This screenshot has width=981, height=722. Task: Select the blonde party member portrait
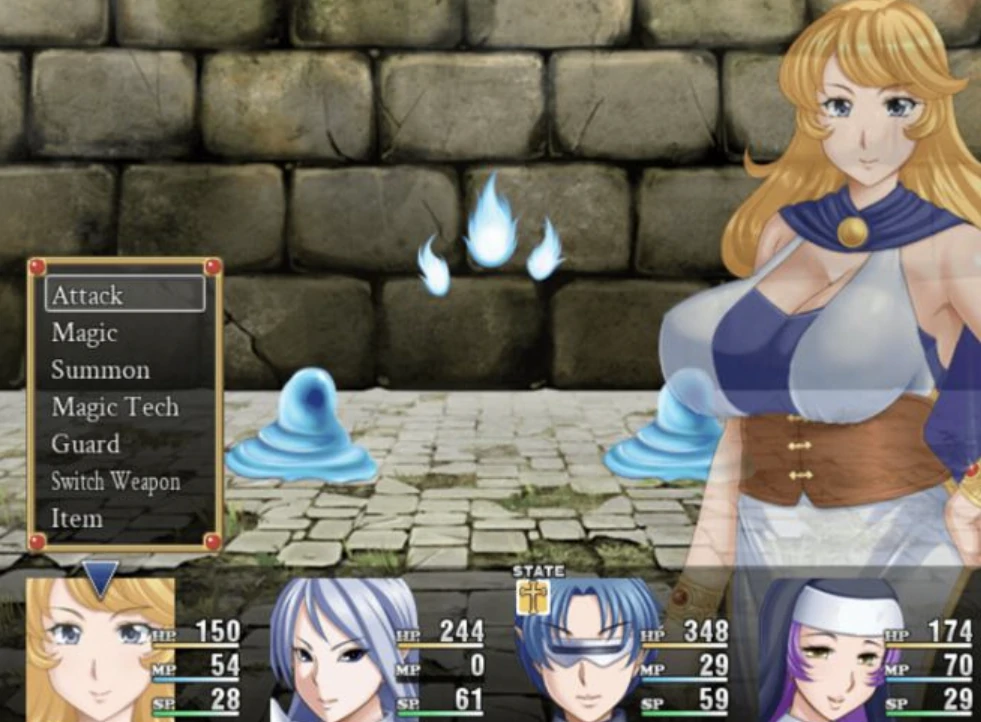(x=95, y=650)
